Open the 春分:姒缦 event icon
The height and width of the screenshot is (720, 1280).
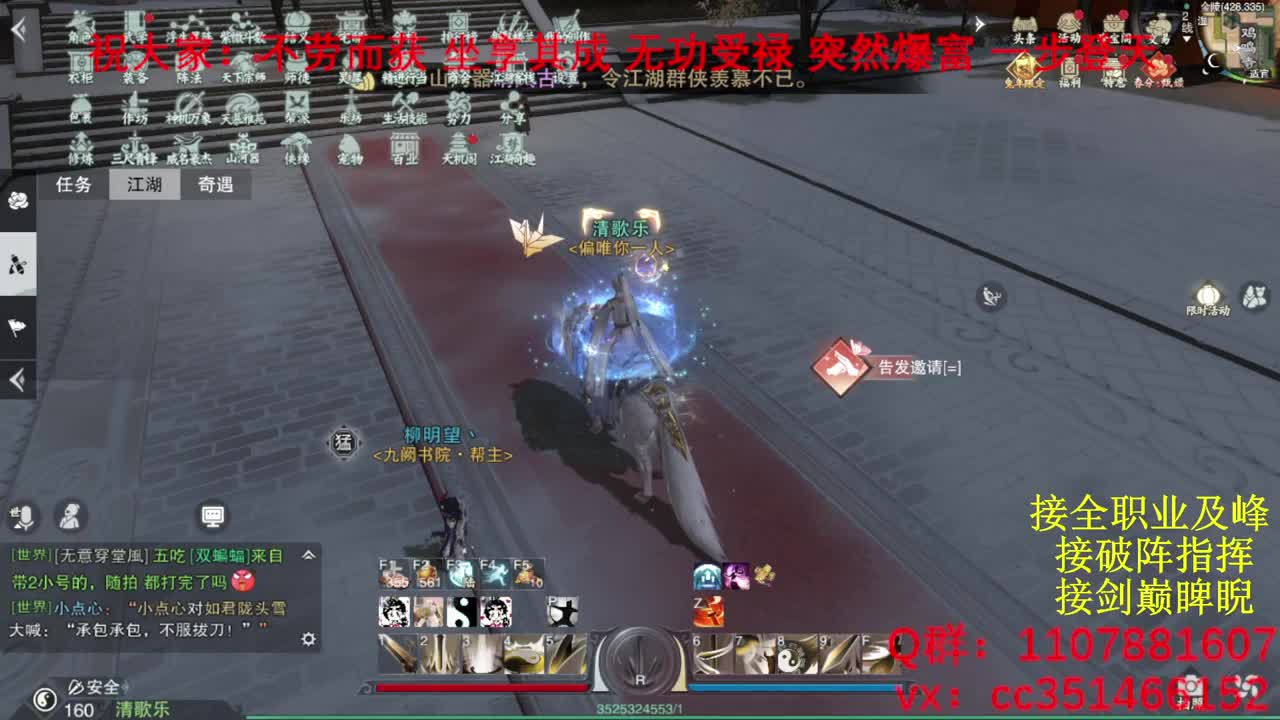tap(1158, 65)
